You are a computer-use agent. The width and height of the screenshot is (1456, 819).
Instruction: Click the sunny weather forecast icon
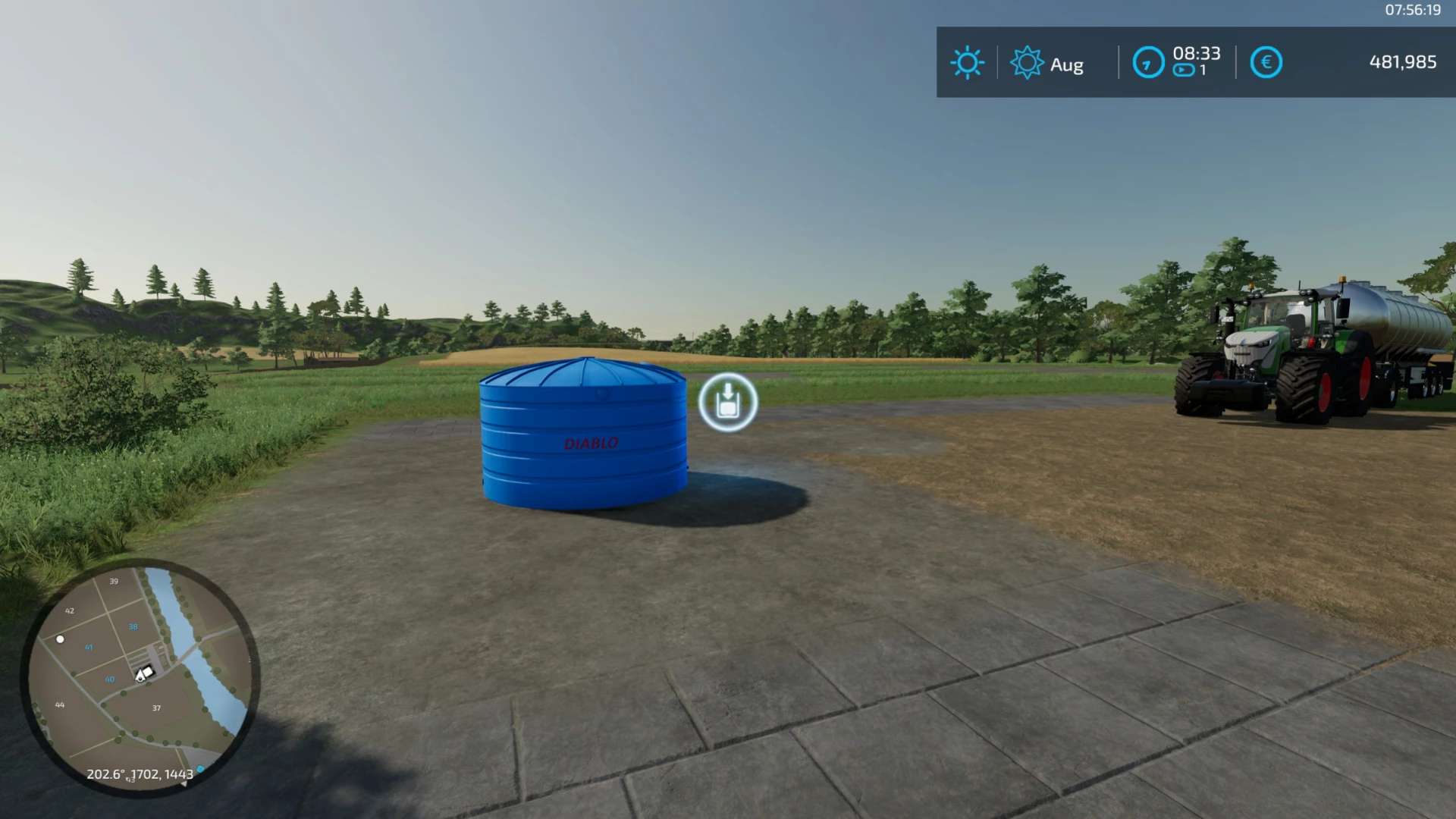point(967,62)
